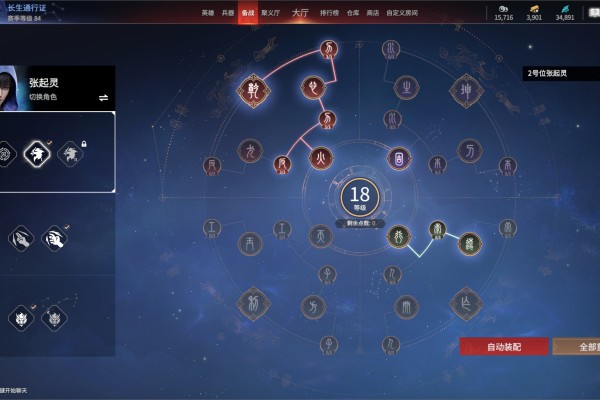
Task: Switch to the 兵器 weapons tab
Action: coord(227,13)
